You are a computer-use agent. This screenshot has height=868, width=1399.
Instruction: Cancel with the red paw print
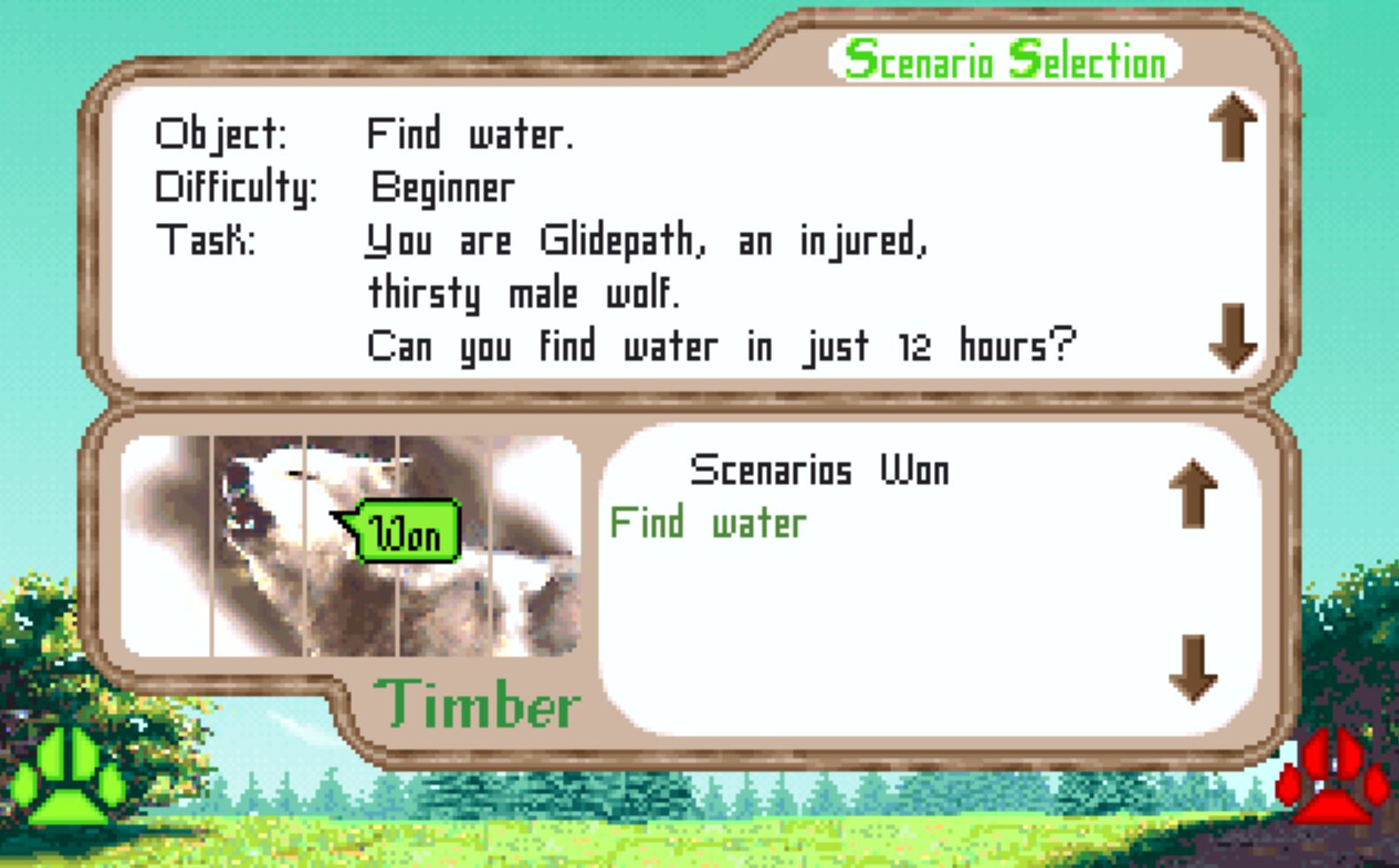point(1331,778)
